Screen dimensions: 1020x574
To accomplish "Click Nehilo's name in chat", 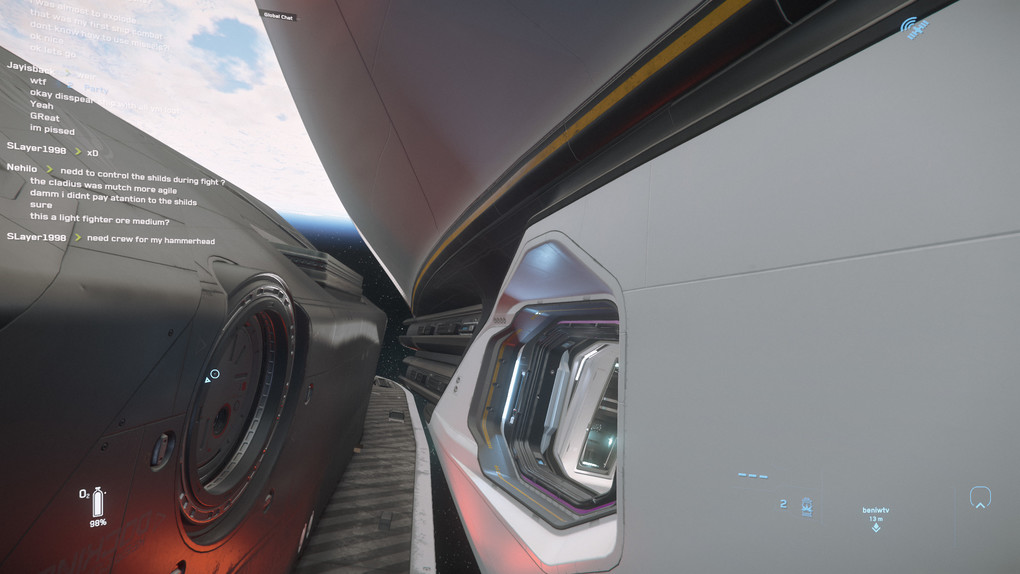I will pos(22,168).
